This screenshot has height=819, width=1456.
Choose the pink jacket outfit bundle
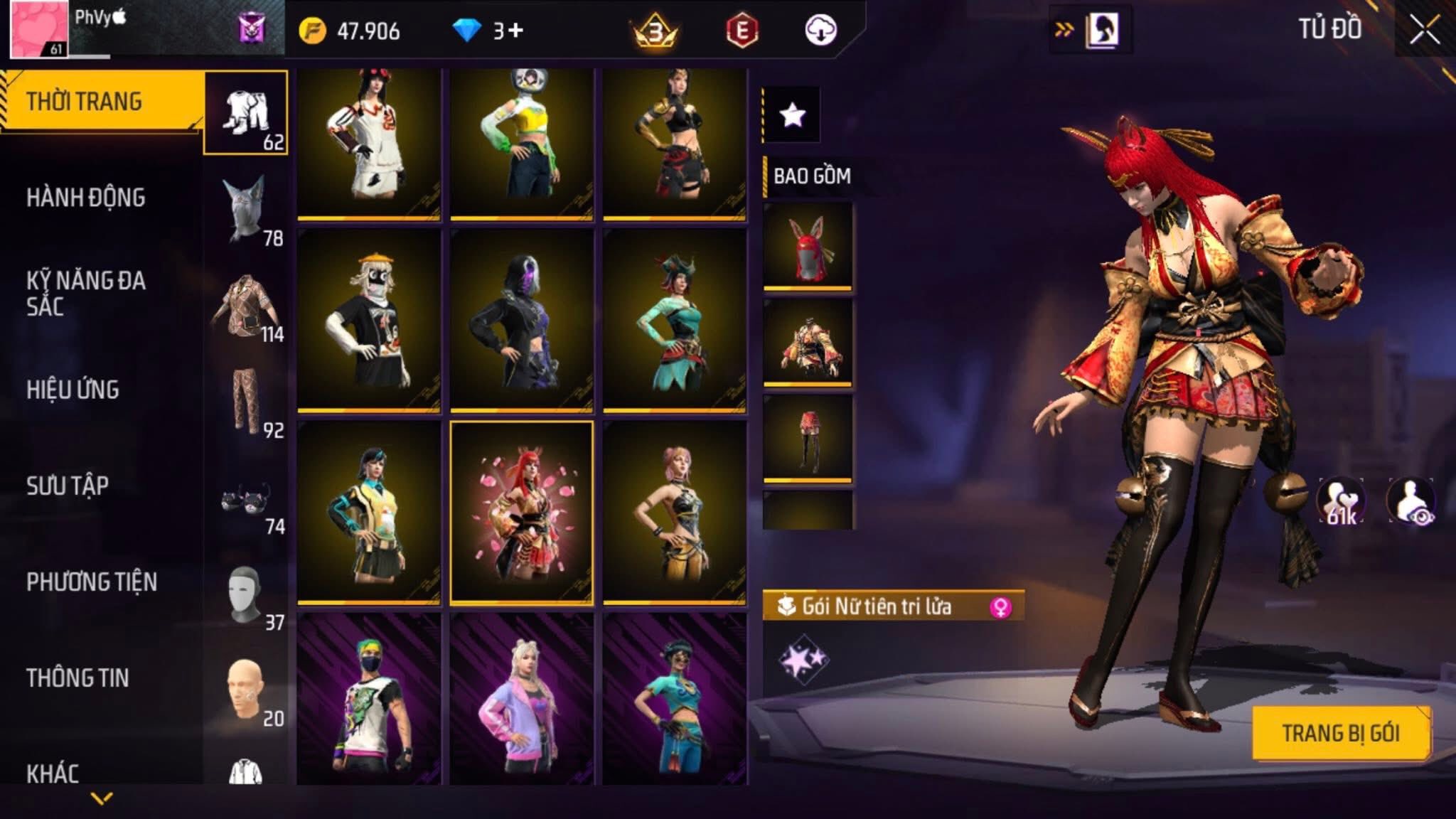[522, 700]
